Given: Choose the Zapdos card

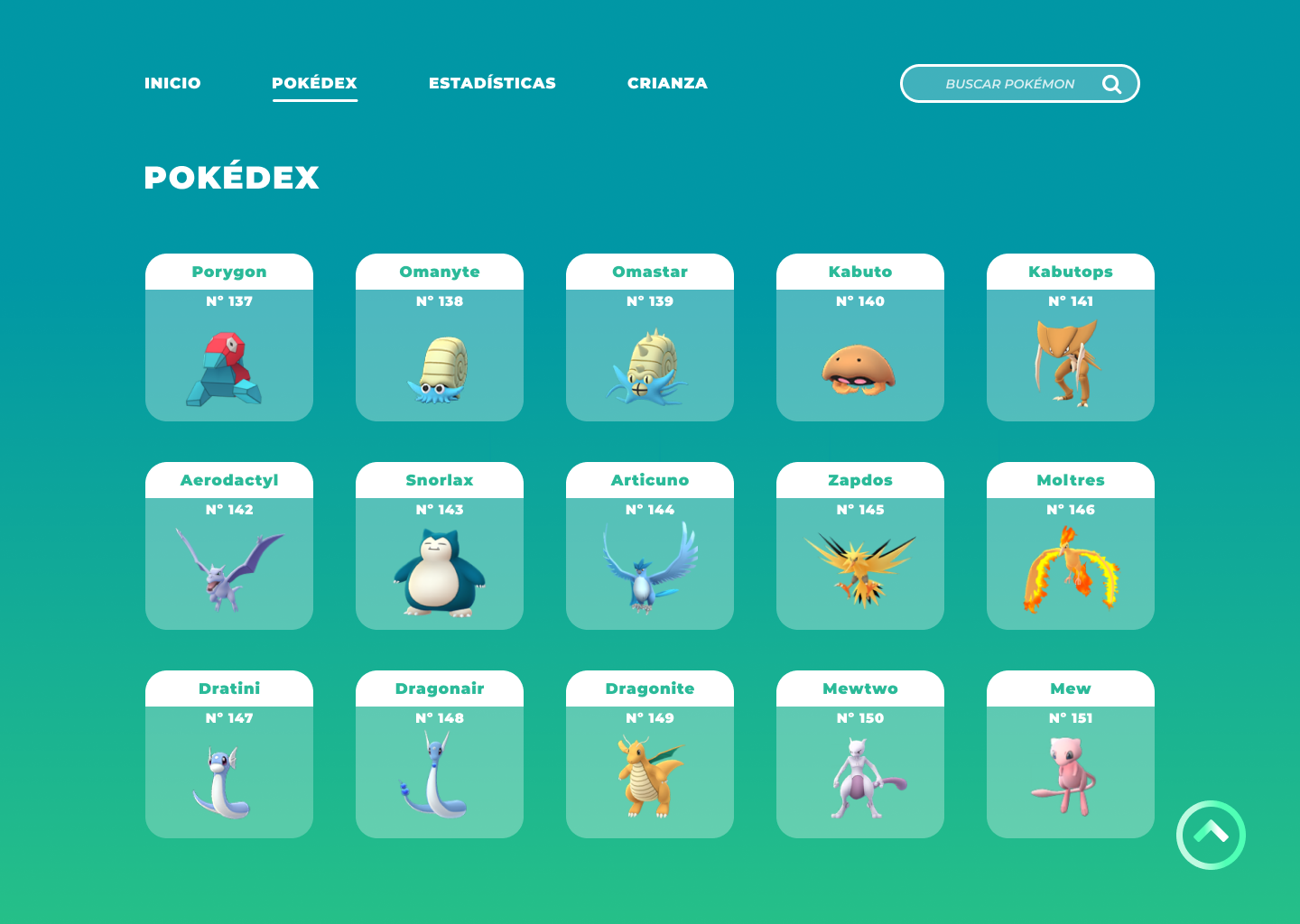Looking at the screenshot, I should point(860,546).
